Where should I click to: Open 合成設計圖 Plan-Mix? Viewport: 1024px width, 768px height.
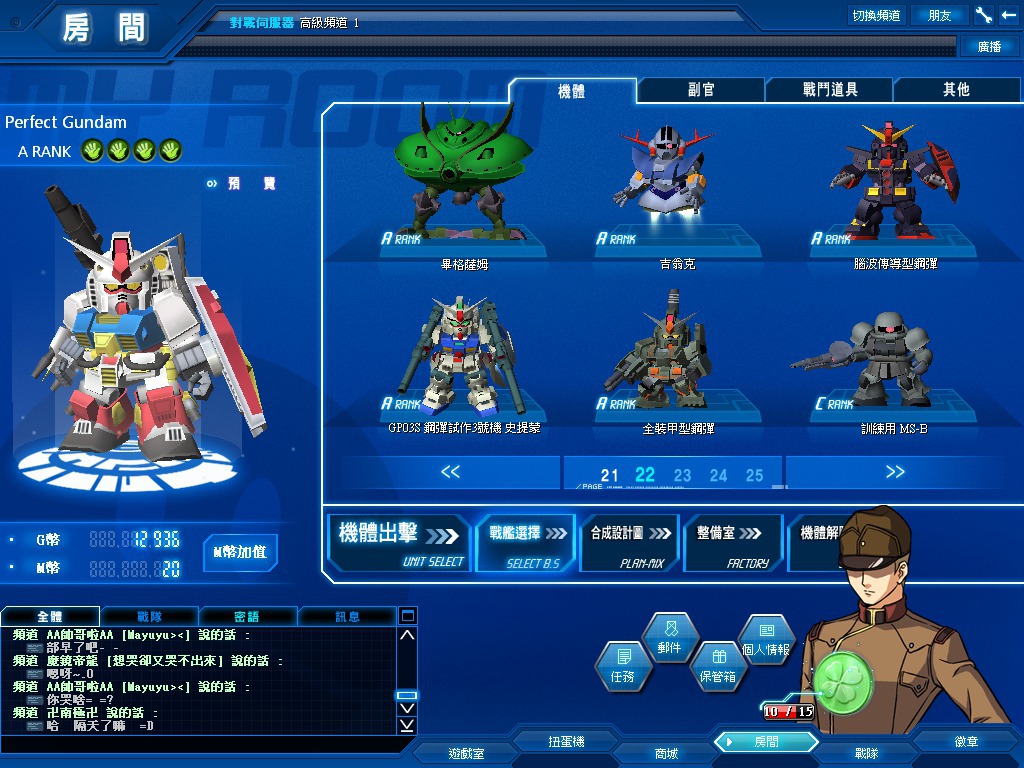click(629, 543)
